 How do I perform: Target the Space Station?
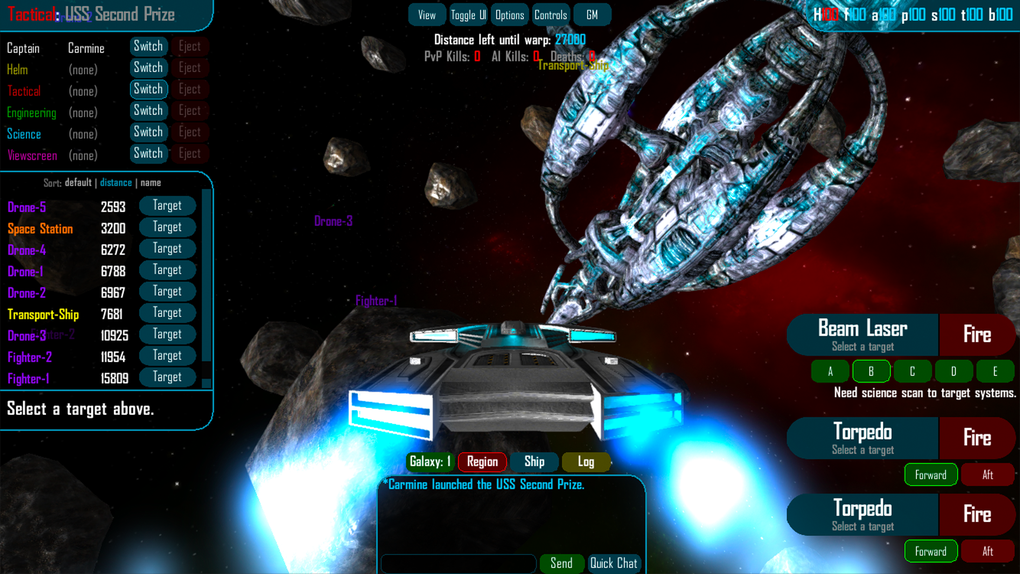click(x=167, y=227)
